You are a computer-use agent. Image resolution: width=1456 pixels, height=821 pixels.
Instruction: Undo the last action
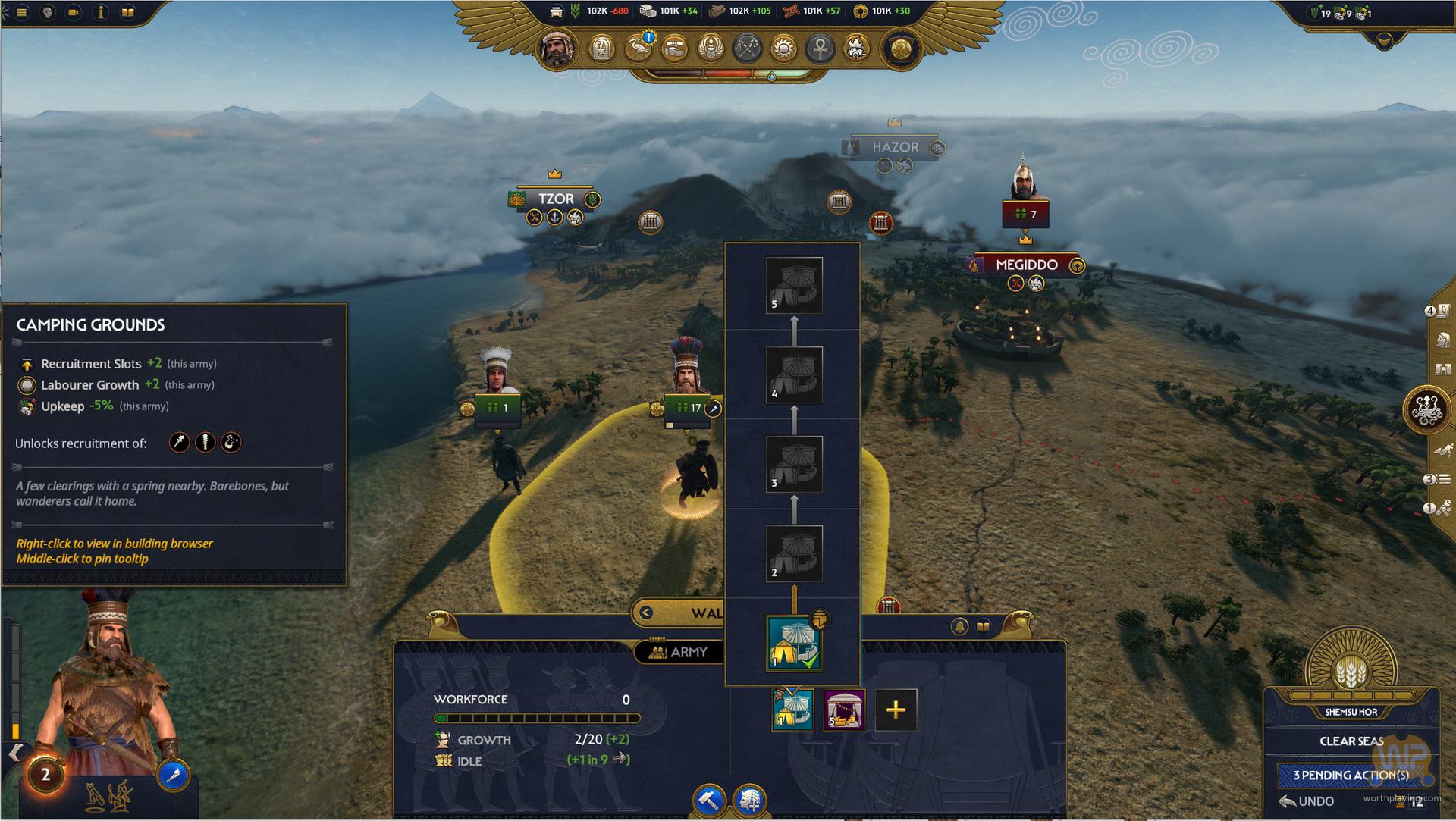click(1307, 801)
